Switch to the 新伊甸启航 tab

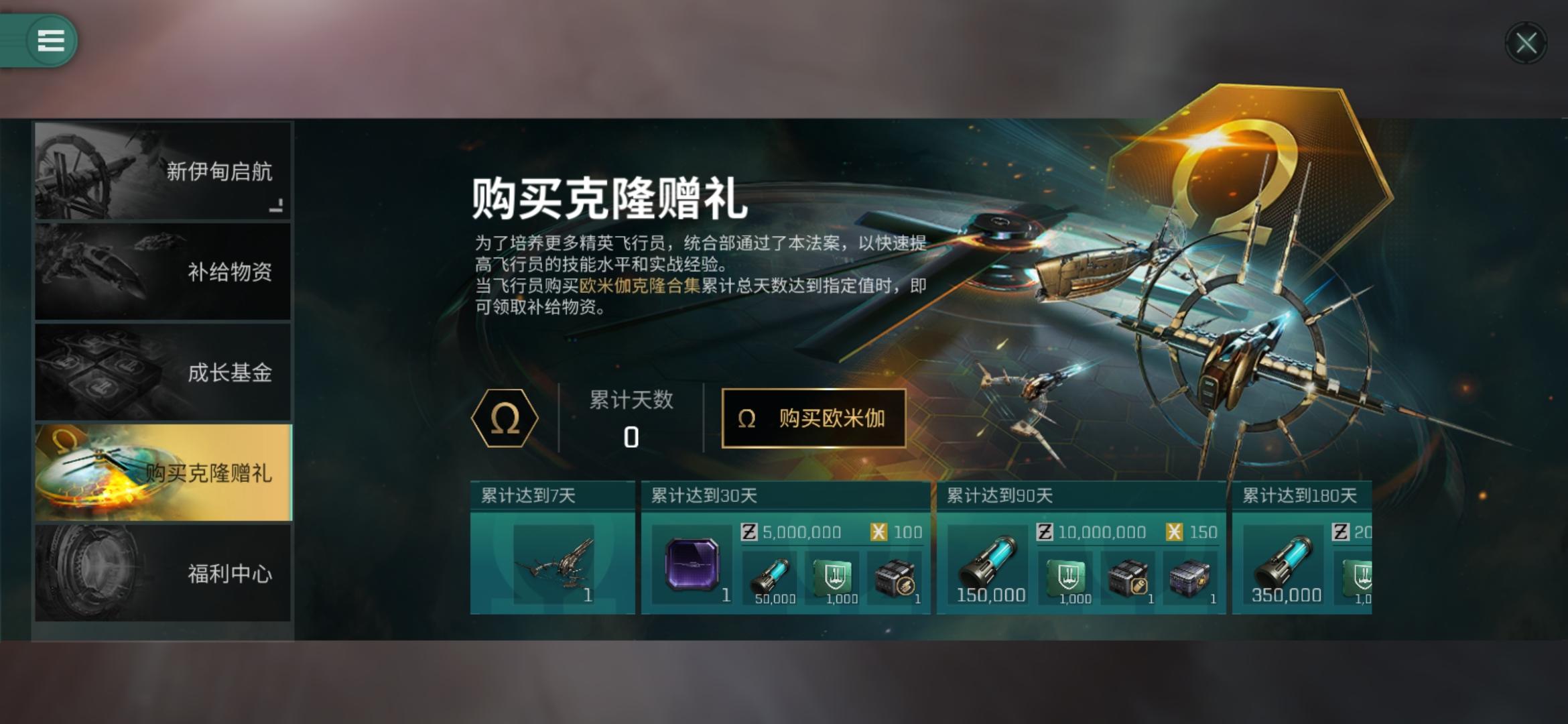pyautogui.click(x=163, y=172)
